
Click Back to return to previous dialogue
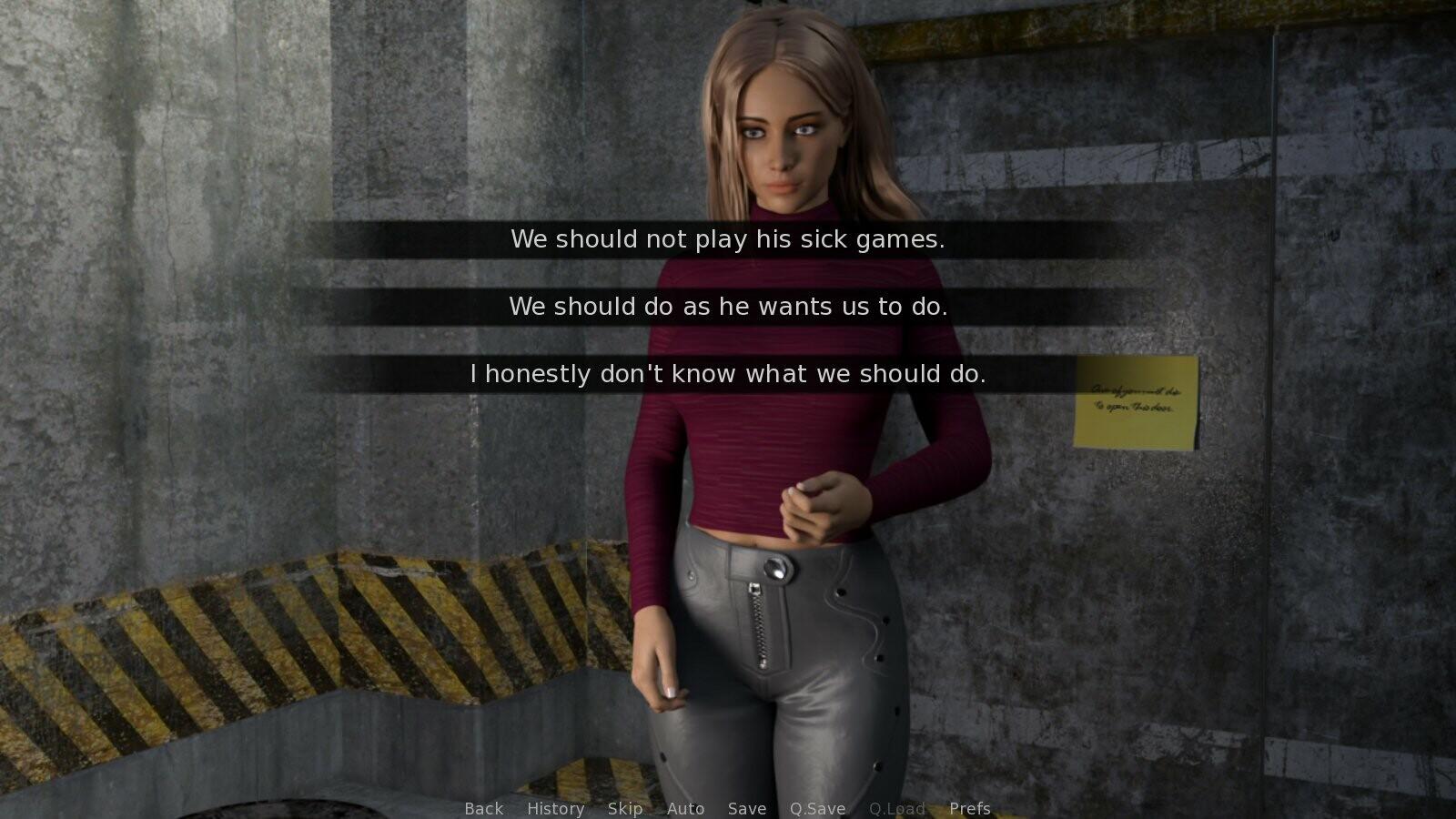point(483,808)
